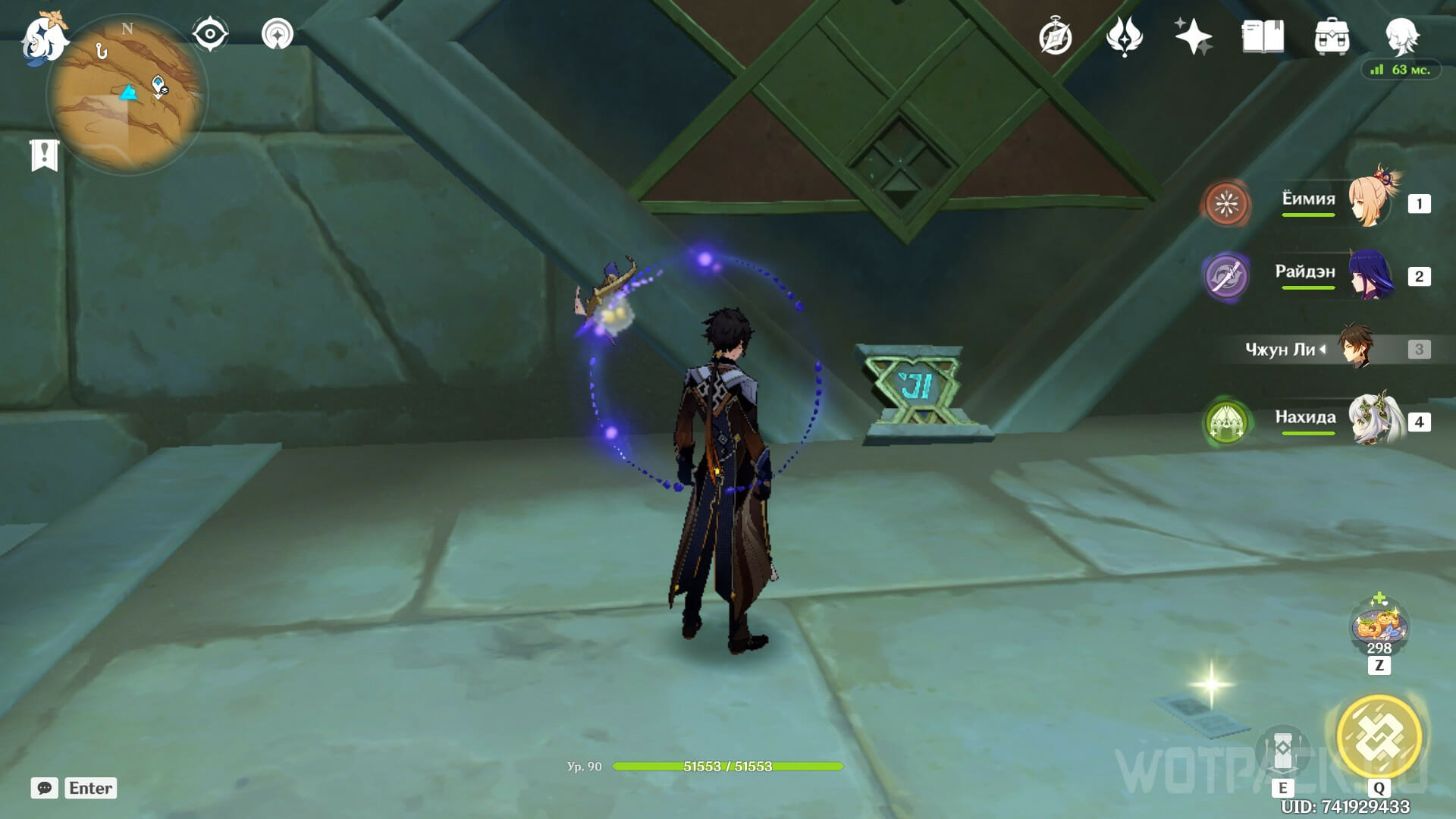Open the adventurer handbook book icon

point(1263,36)
